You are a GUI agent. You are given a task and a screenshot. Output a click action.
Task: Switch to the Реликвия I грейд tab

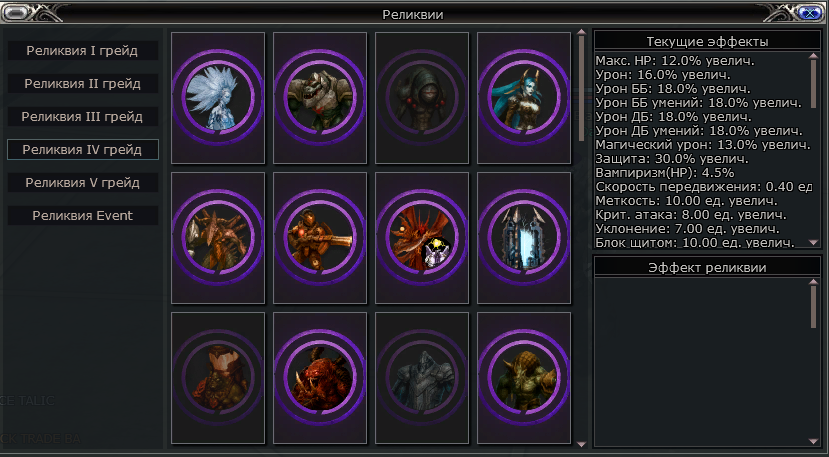coord(82,50)
